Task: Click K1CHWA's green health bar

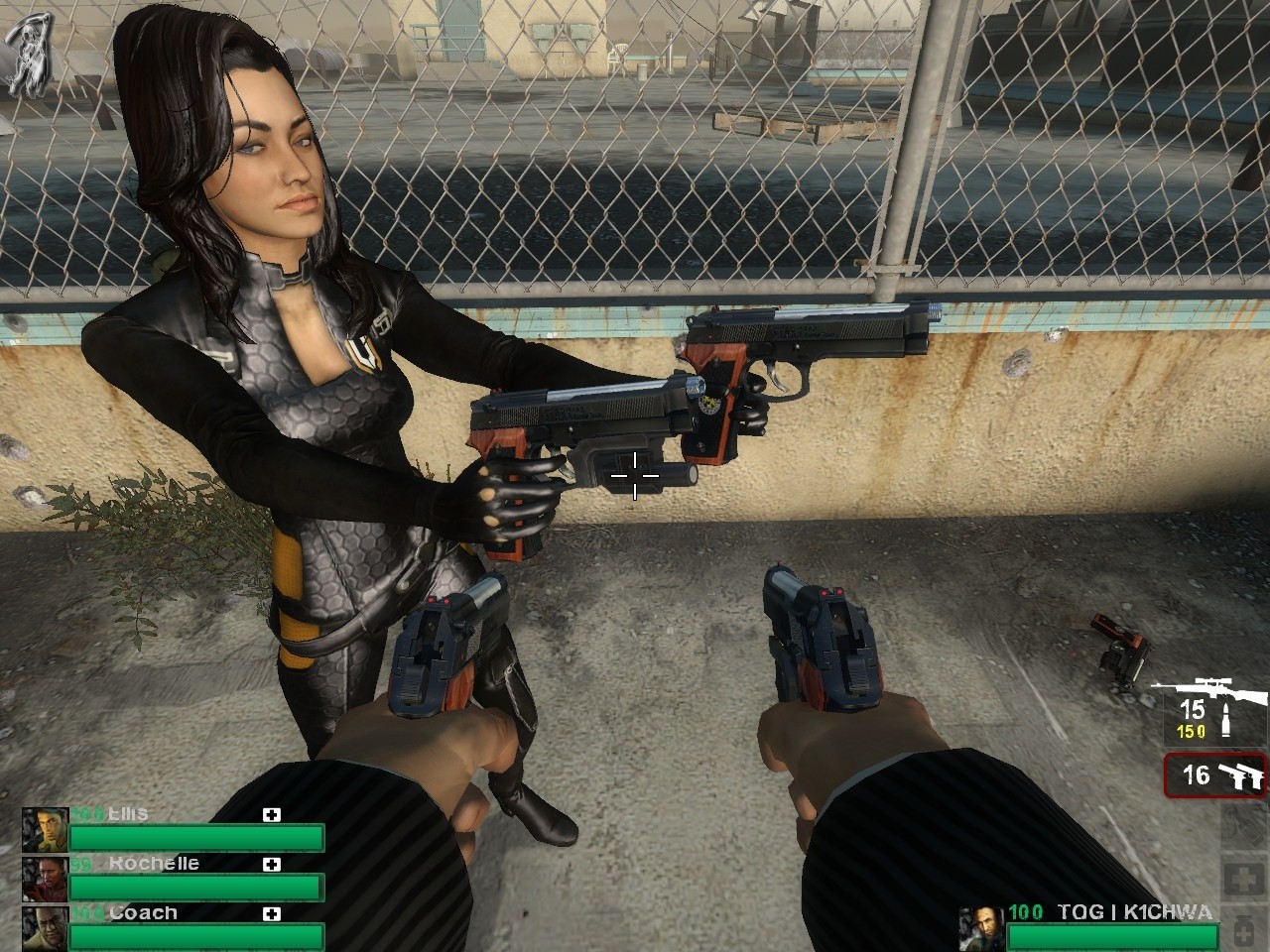Action: (1111, 939)
